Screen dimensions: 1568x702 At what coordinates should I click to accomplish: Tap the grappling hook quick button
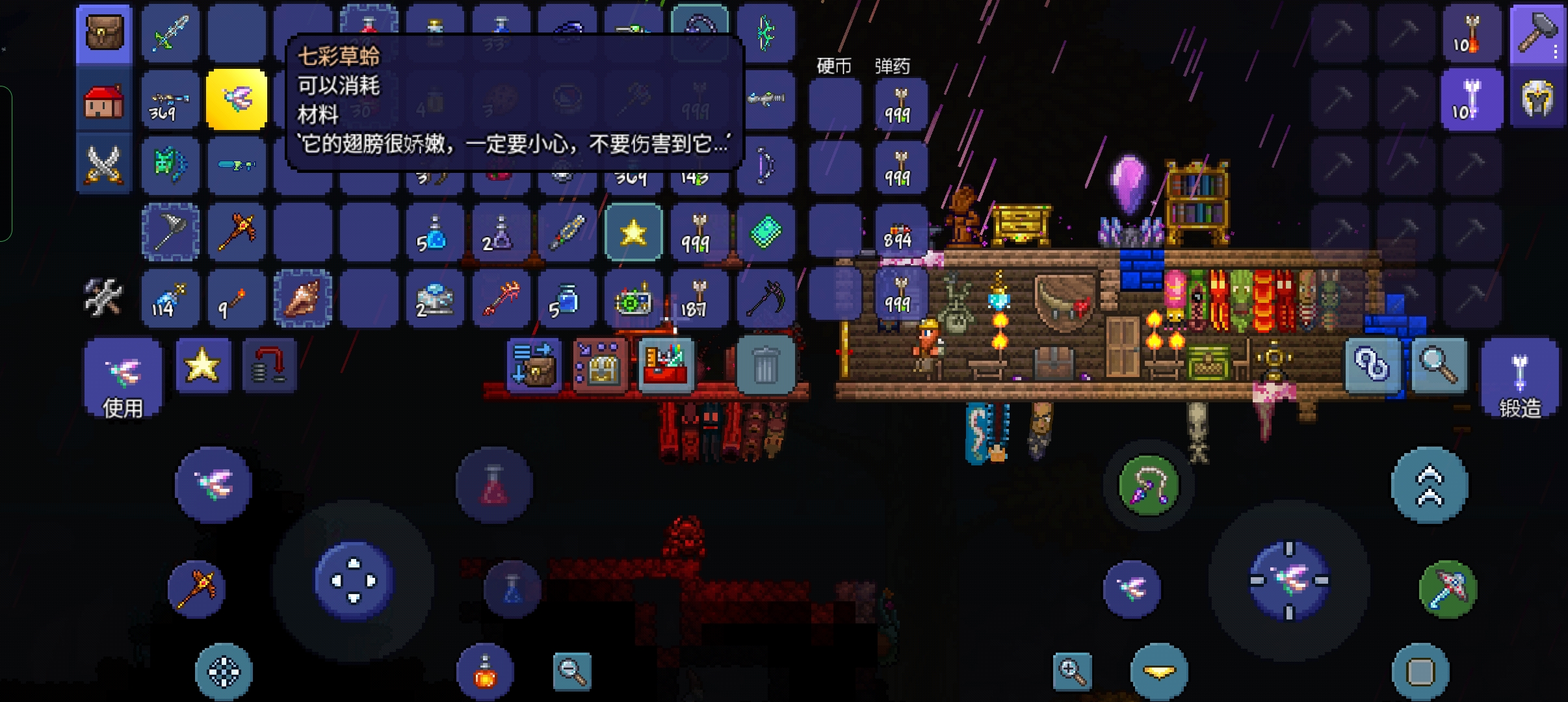[1148, 484]
